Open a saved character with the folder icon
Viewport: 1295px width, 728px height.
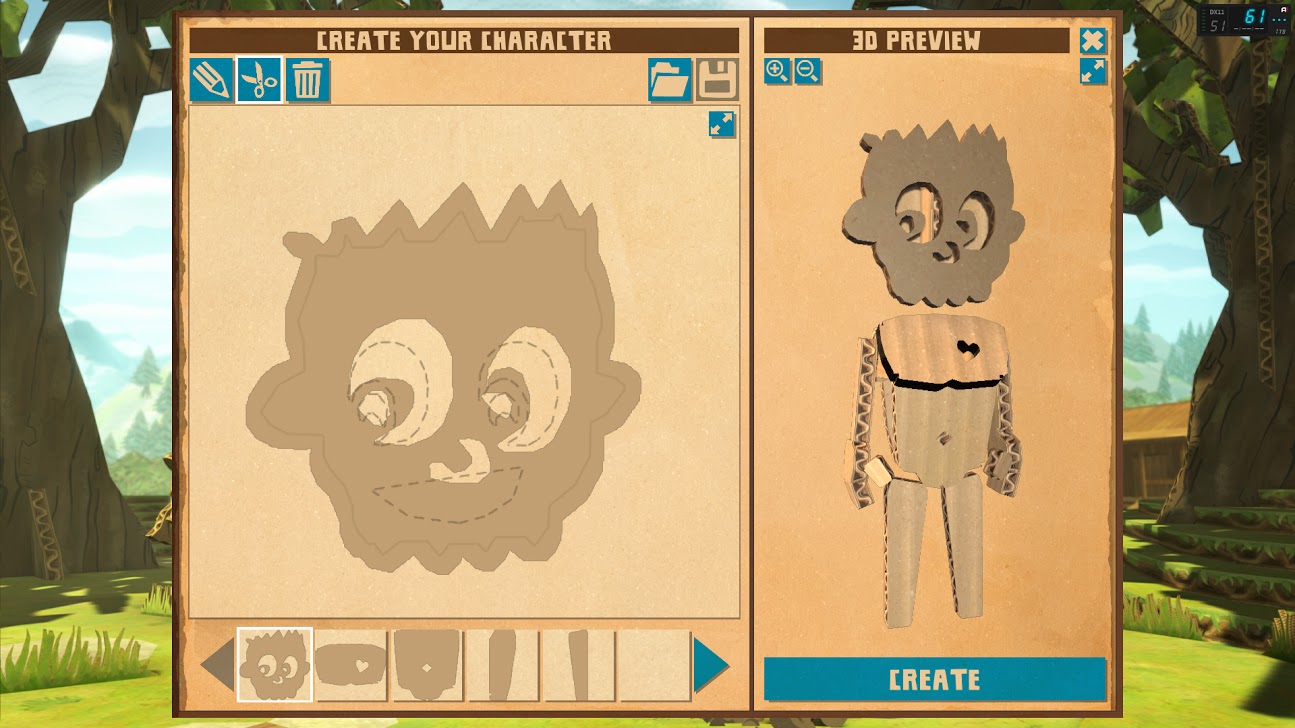pos(669,80)
